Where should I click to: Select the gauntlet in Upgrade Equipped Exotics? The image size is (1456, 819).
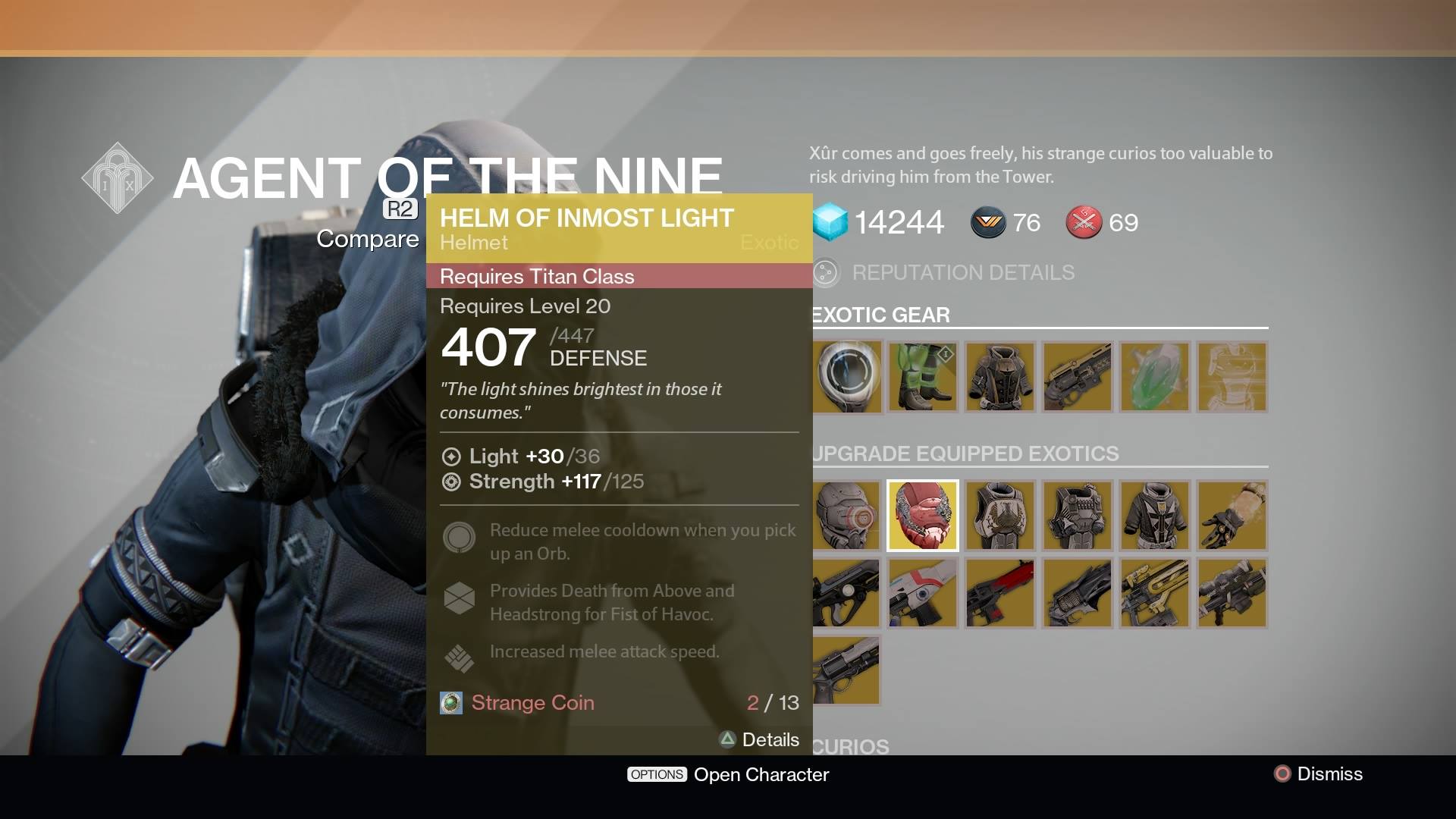point(1232,516)
